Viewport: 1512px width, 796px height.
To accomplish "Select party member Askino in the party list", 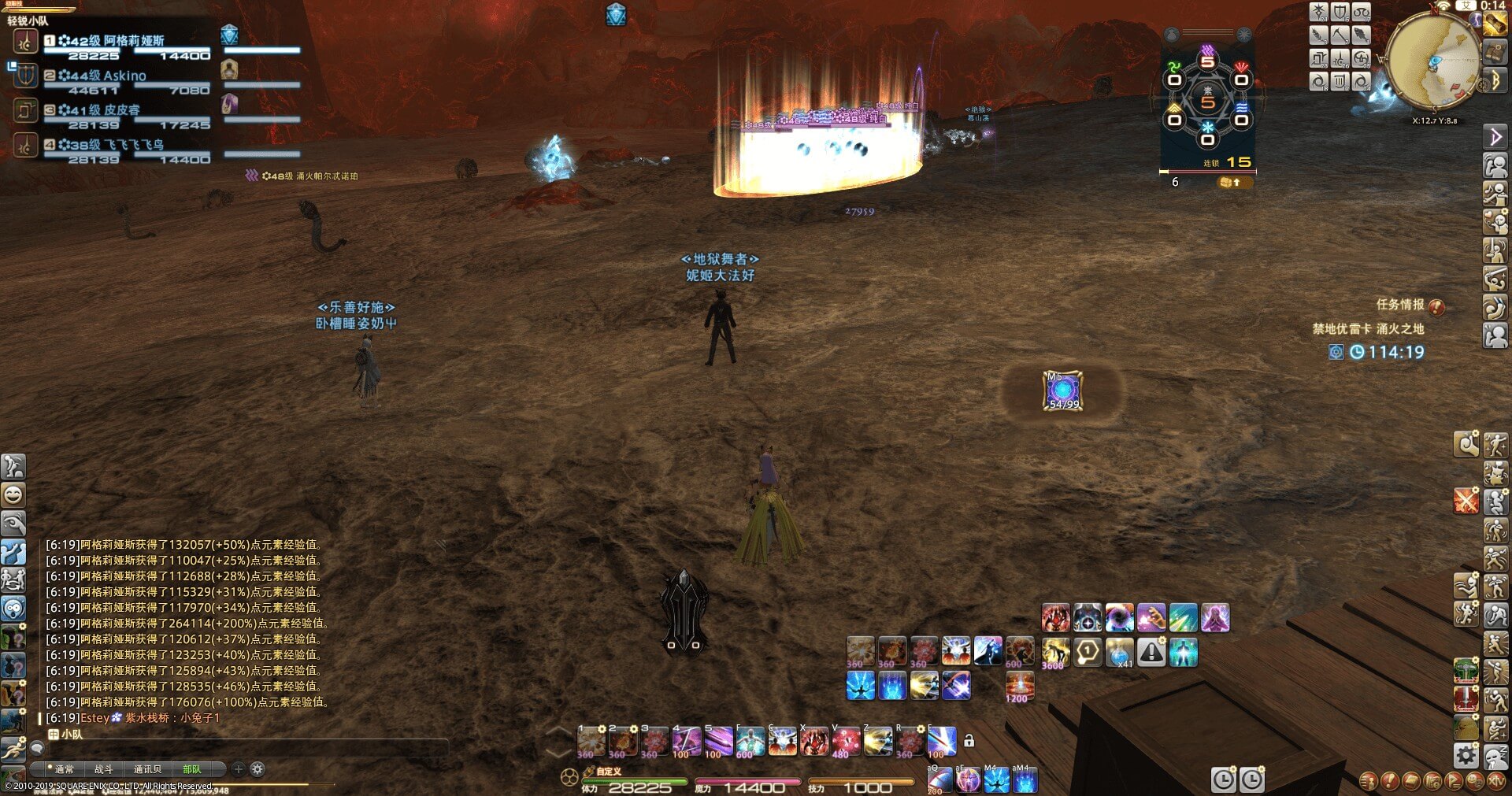I will coord(126,76).
